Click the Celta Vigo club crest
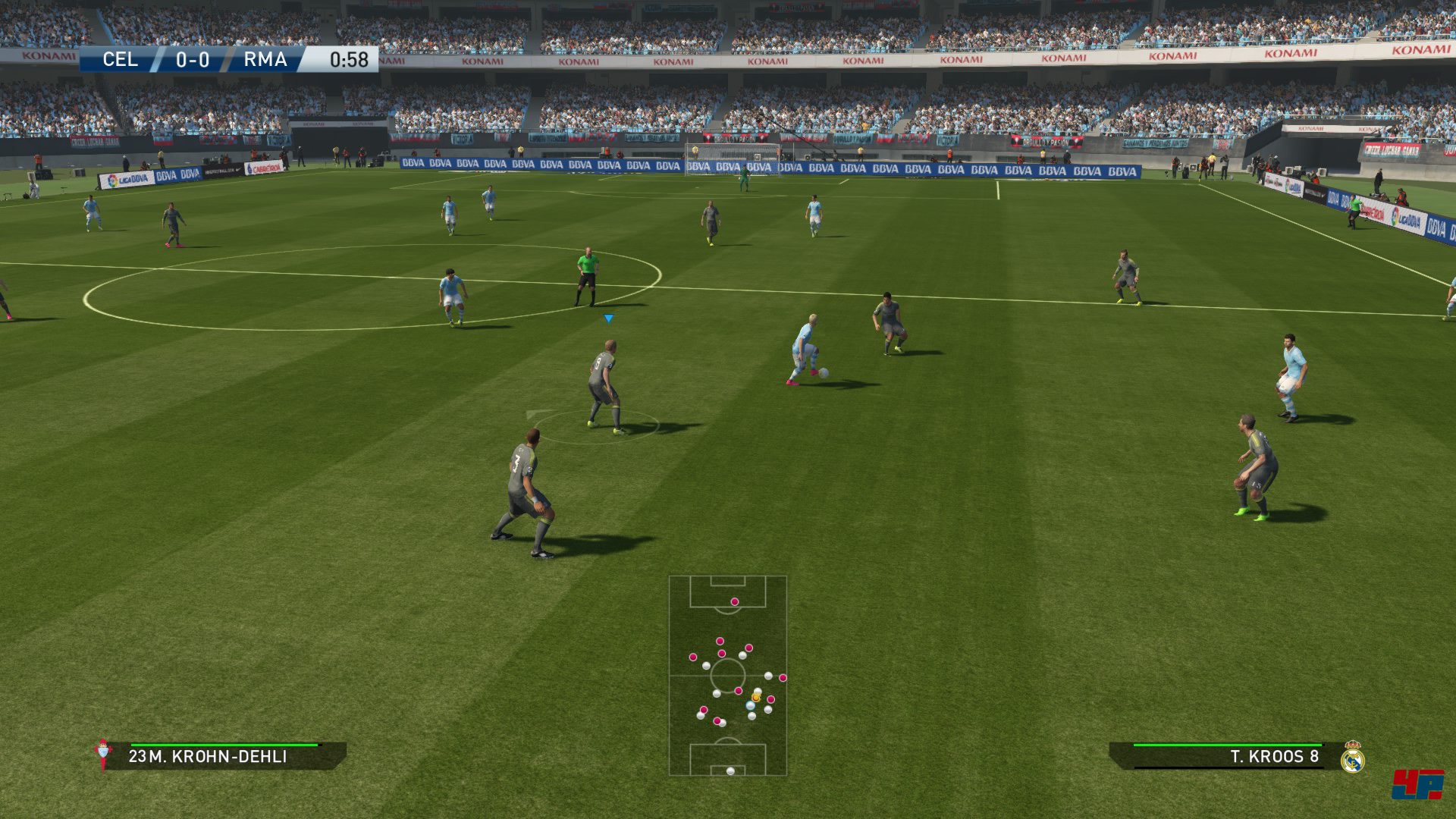This screenshot has width=1456, height=819. click(x=103, y=754)
